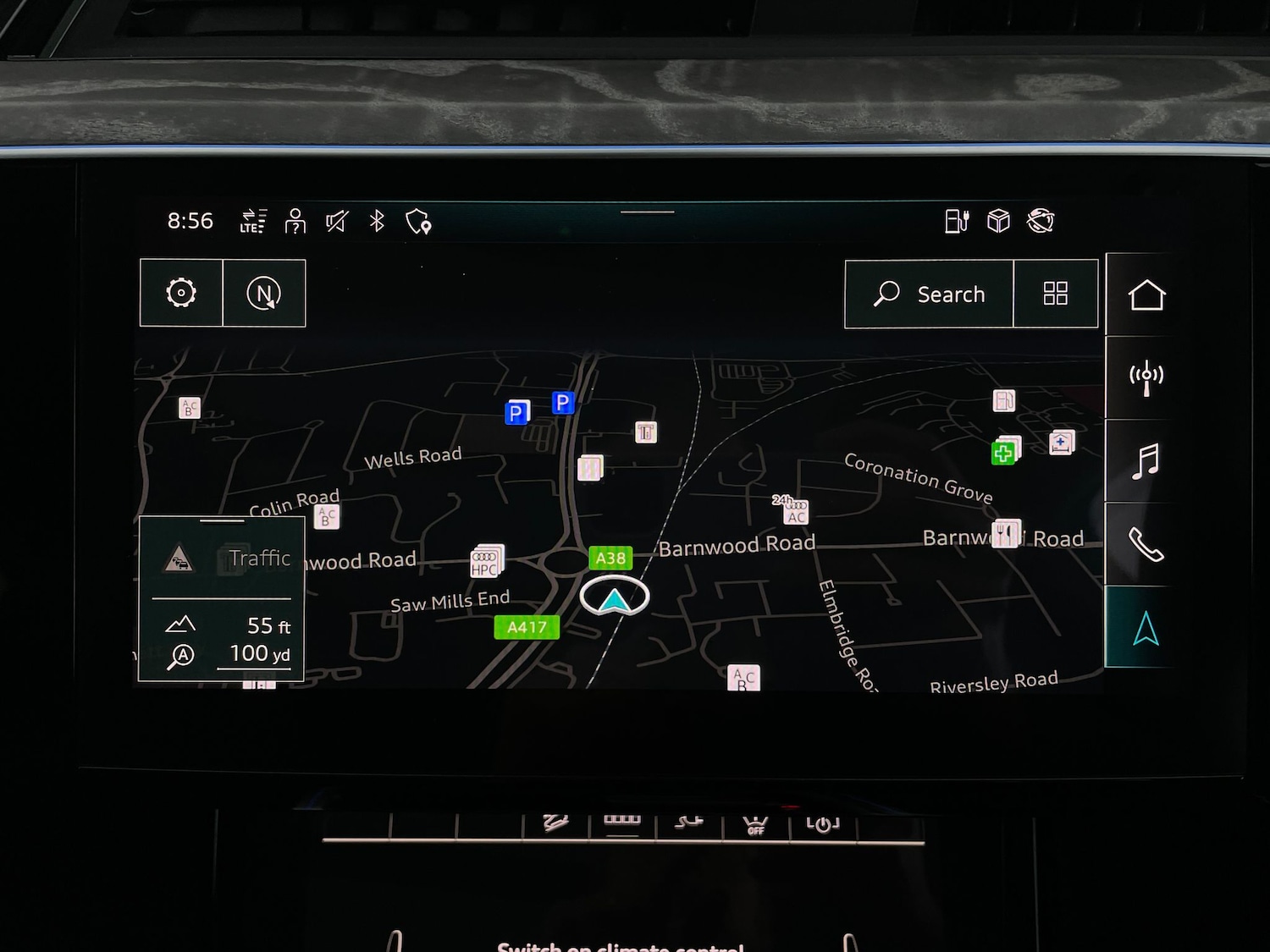Select the HPC charging station marker
The image size is (1270, 952).
[486, 562]
